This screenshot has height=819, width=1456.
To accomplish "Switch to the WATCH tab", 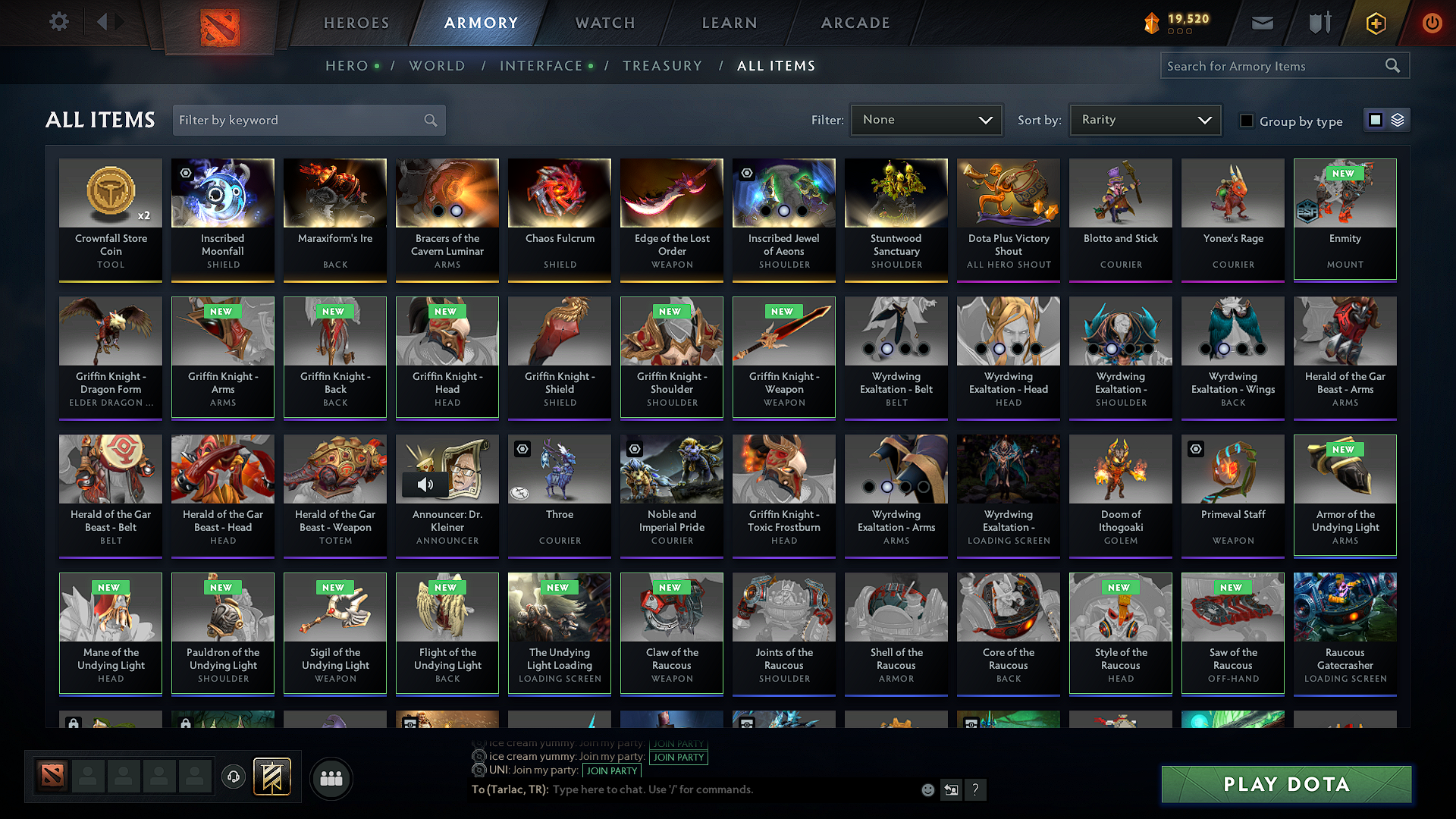I will point(604,23).
